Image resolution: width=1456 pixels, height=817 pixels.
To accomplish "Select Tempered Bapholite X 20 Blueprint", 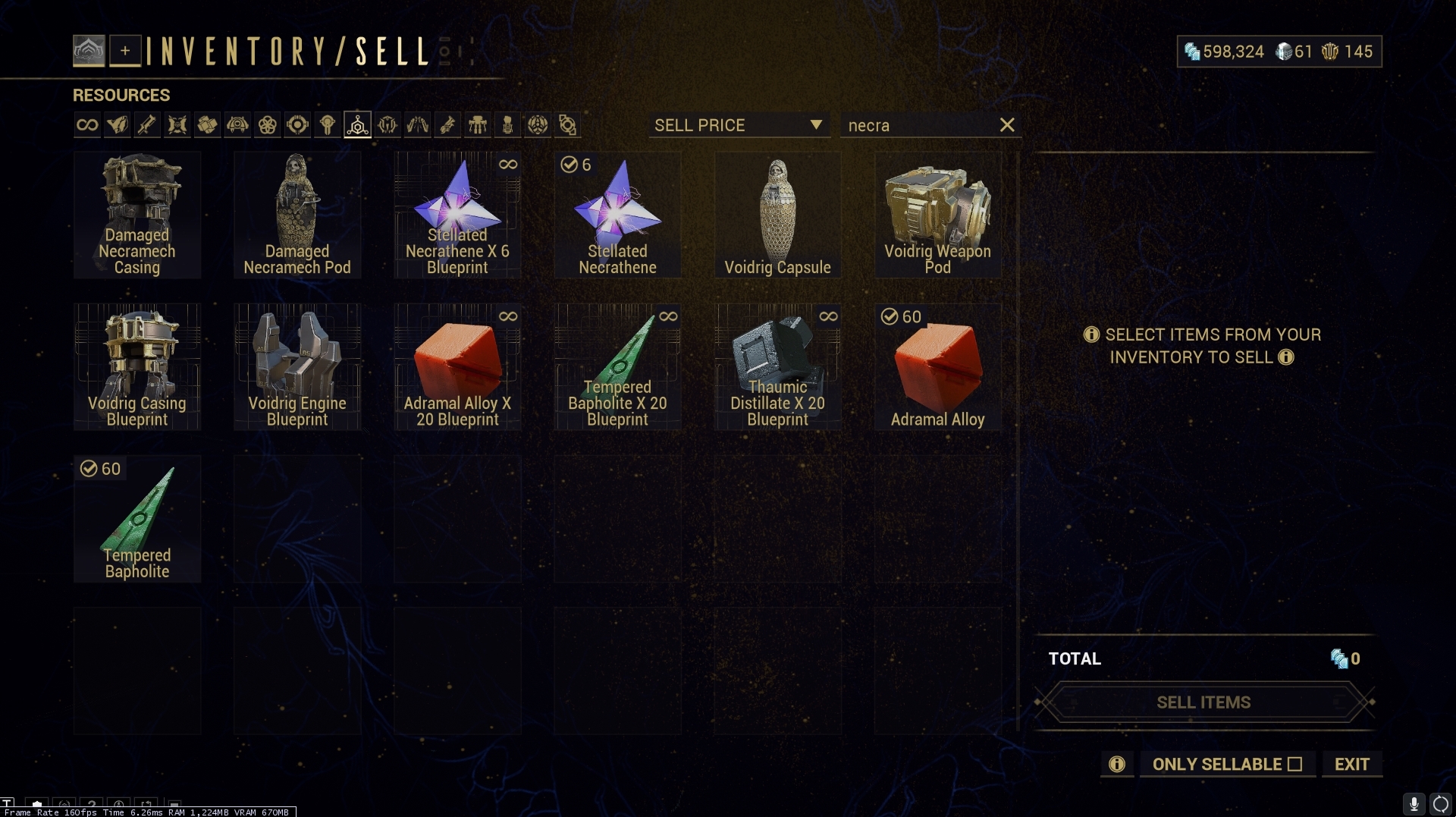I will (617, 367).
